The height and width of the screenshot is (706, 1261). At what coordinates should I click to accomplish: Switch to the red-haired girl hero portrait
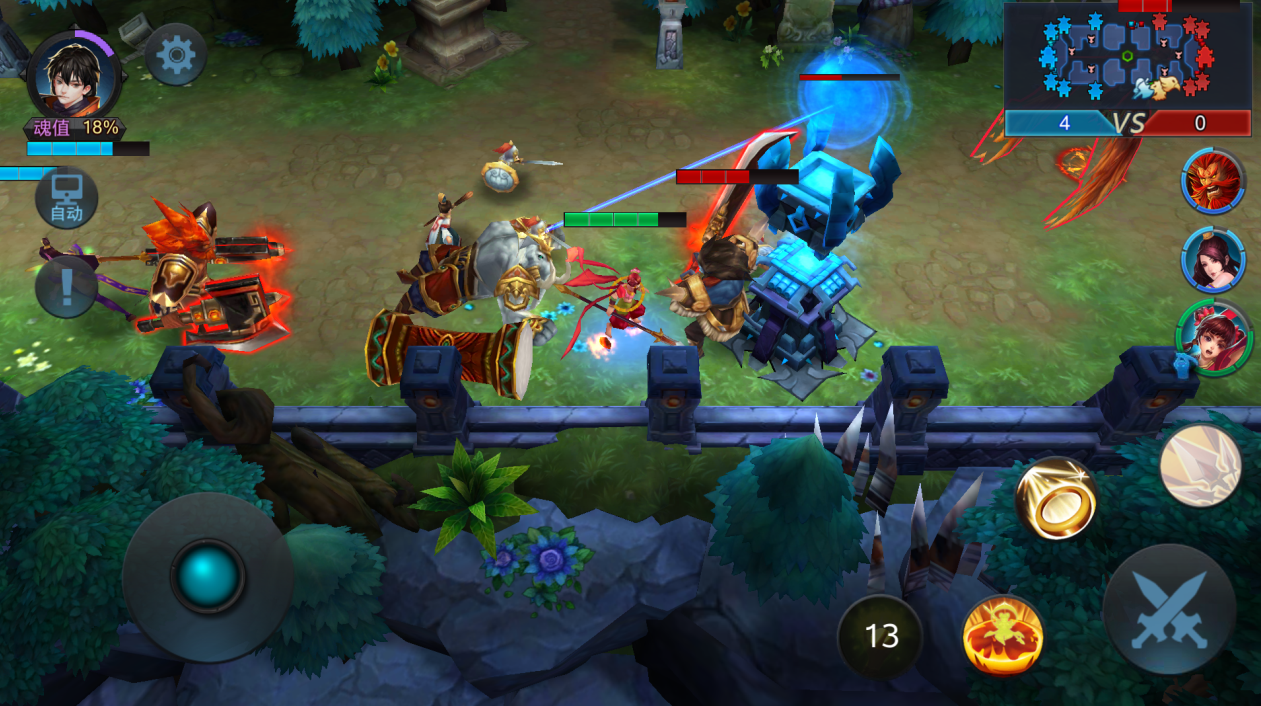point(1213,337)
